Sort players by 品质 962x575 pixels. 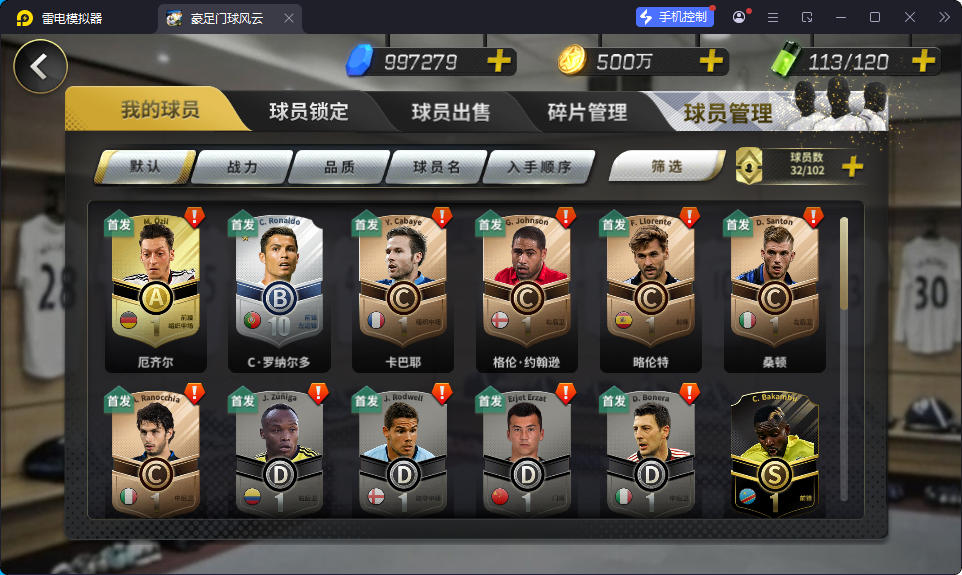pyautogui.click(x=339, y=167)
